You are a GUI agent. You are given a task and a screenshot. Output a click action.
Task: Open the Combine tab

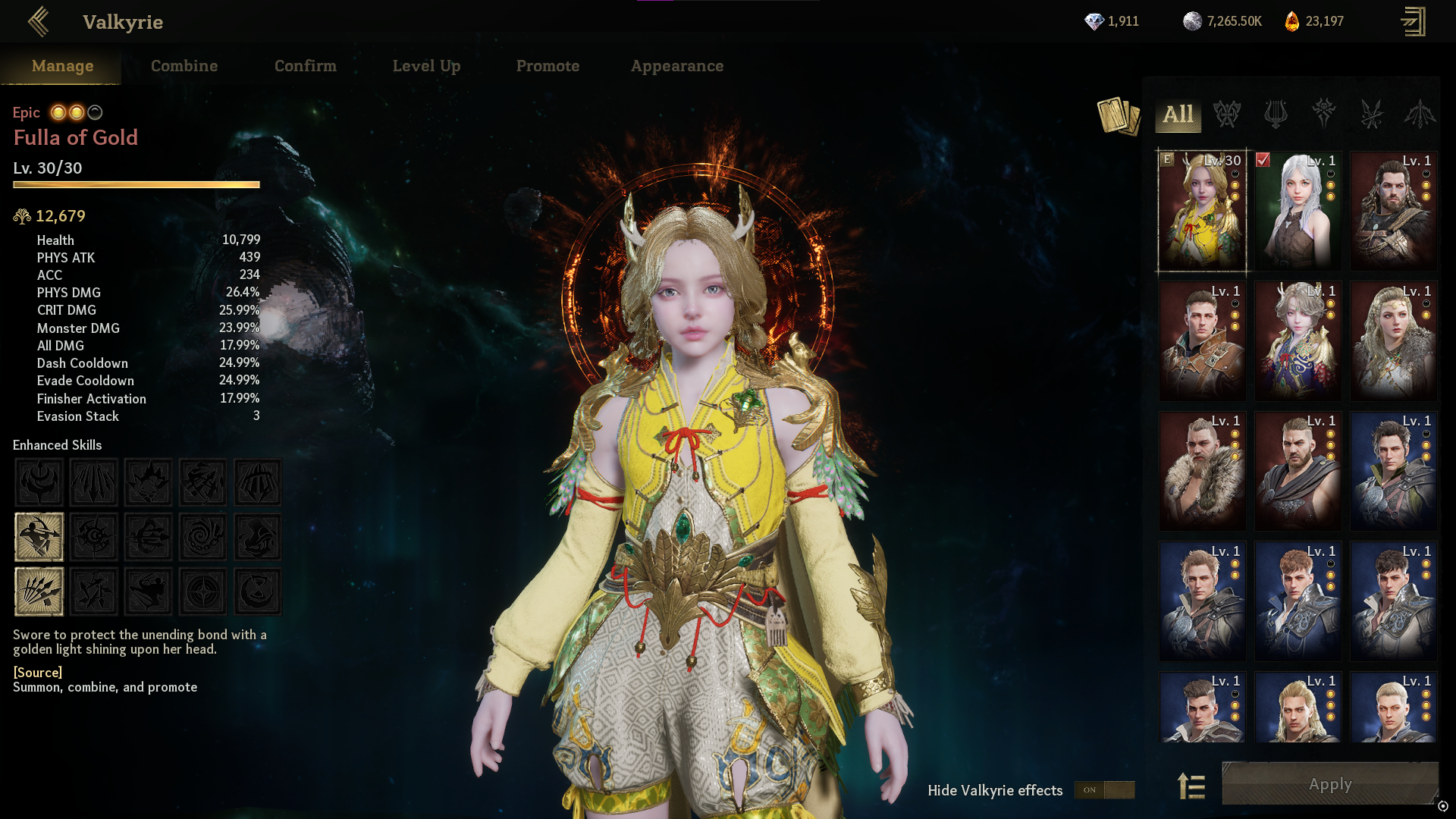pyautogui.click(x=184, y=66)
